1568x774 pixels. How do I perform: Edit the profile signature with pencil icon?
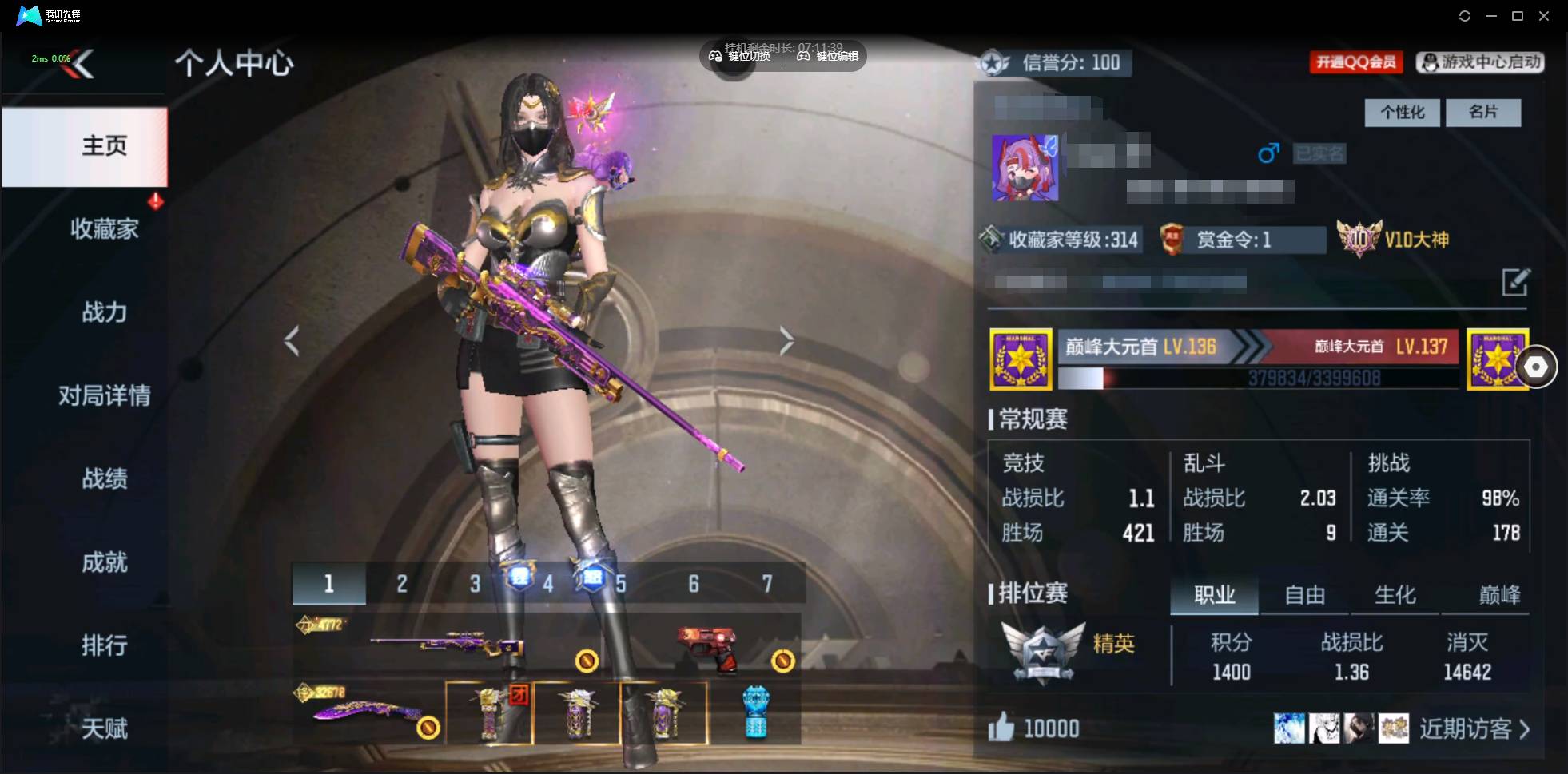point(1514,282)
